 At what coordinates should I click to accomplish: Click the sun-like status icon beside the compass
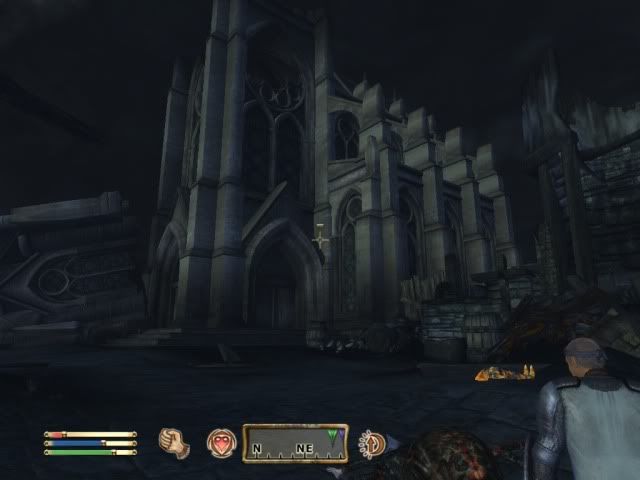[372, 442]
